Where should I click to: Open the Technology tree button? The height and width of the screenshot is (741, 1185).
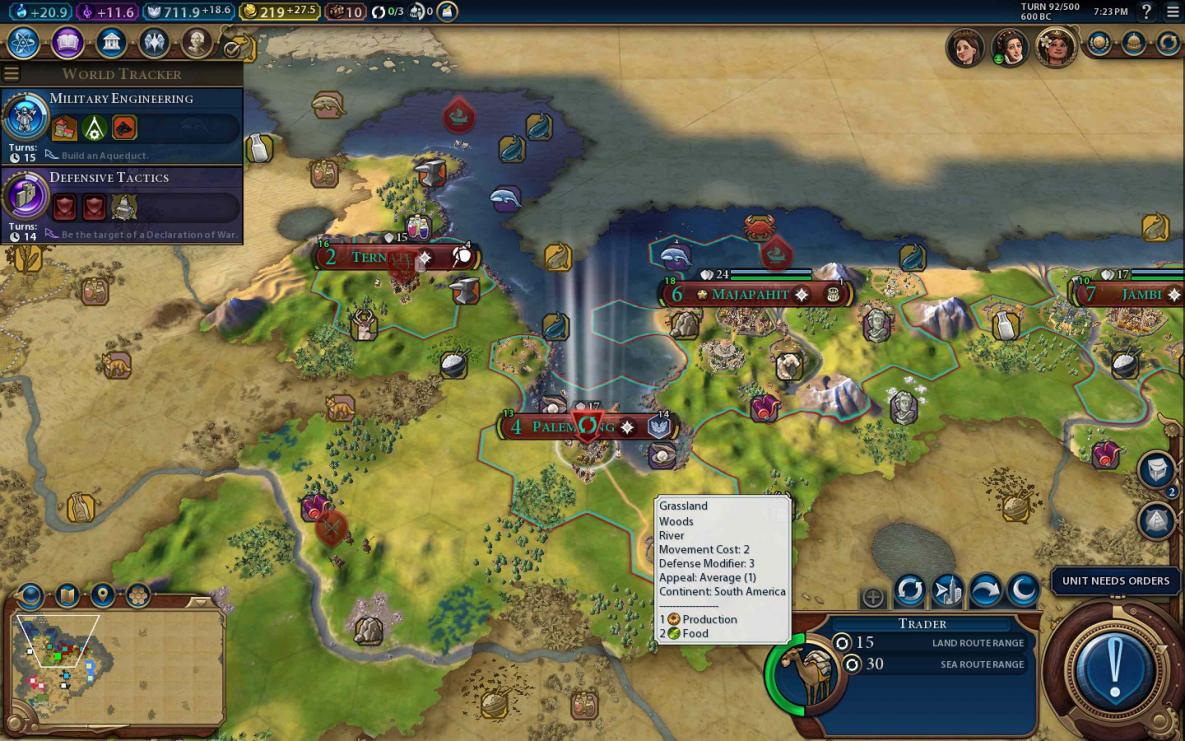[23, 43]
